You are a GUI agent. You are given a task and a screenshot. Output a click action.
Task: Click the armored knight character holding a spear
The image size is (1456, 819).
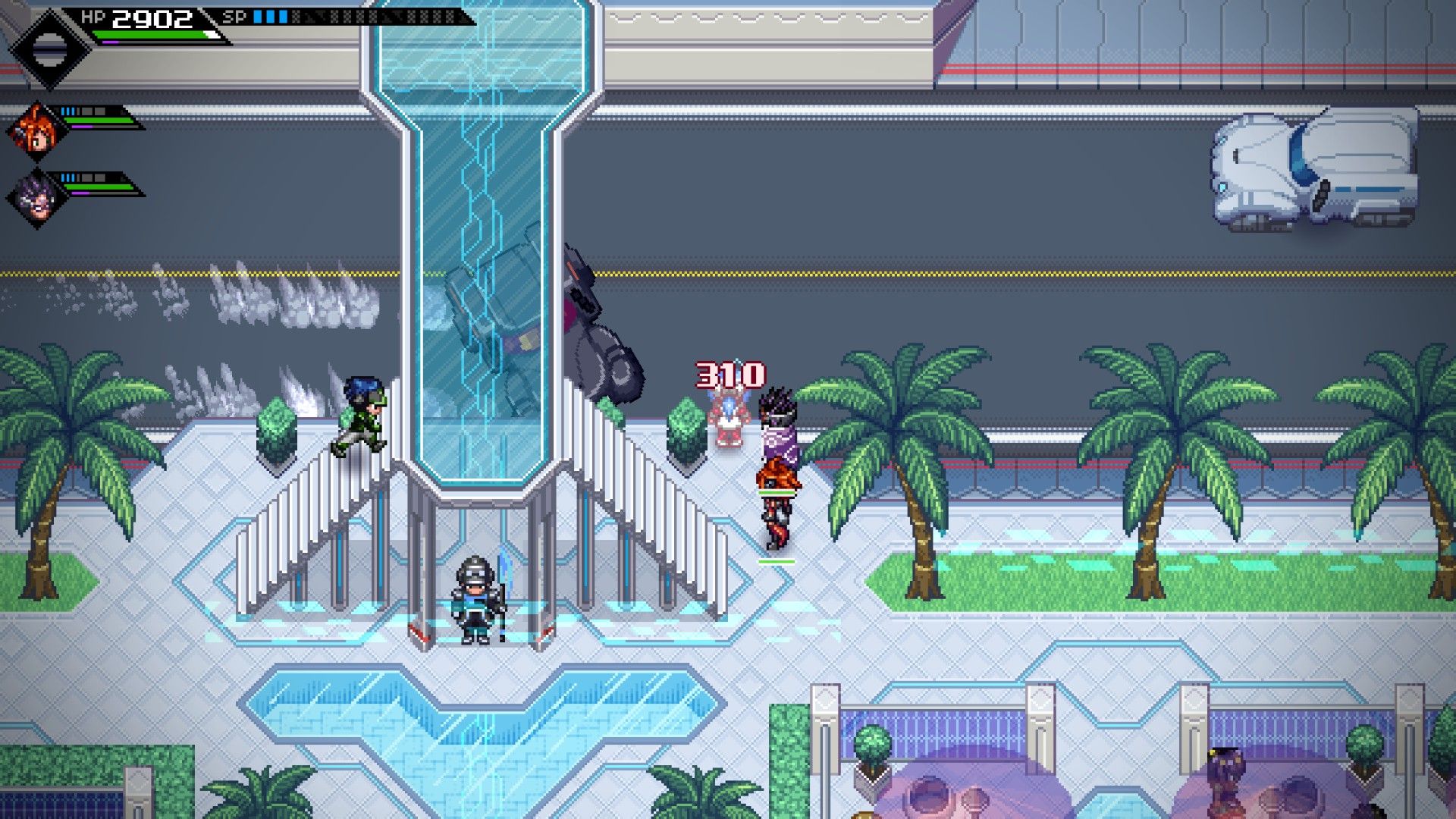pyautogui.click(x=474, y=599)
